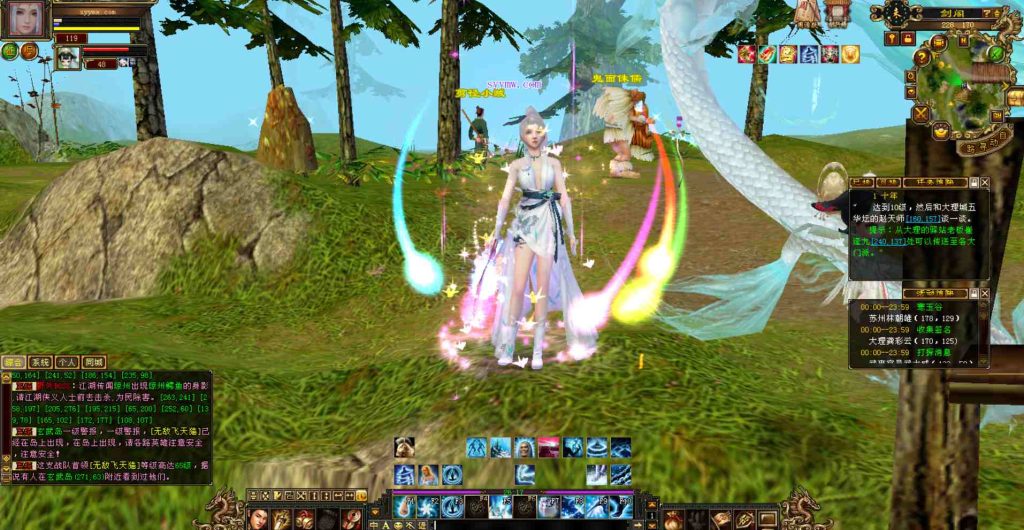Use the skill in hotbar slot F3

coord(452,507)
